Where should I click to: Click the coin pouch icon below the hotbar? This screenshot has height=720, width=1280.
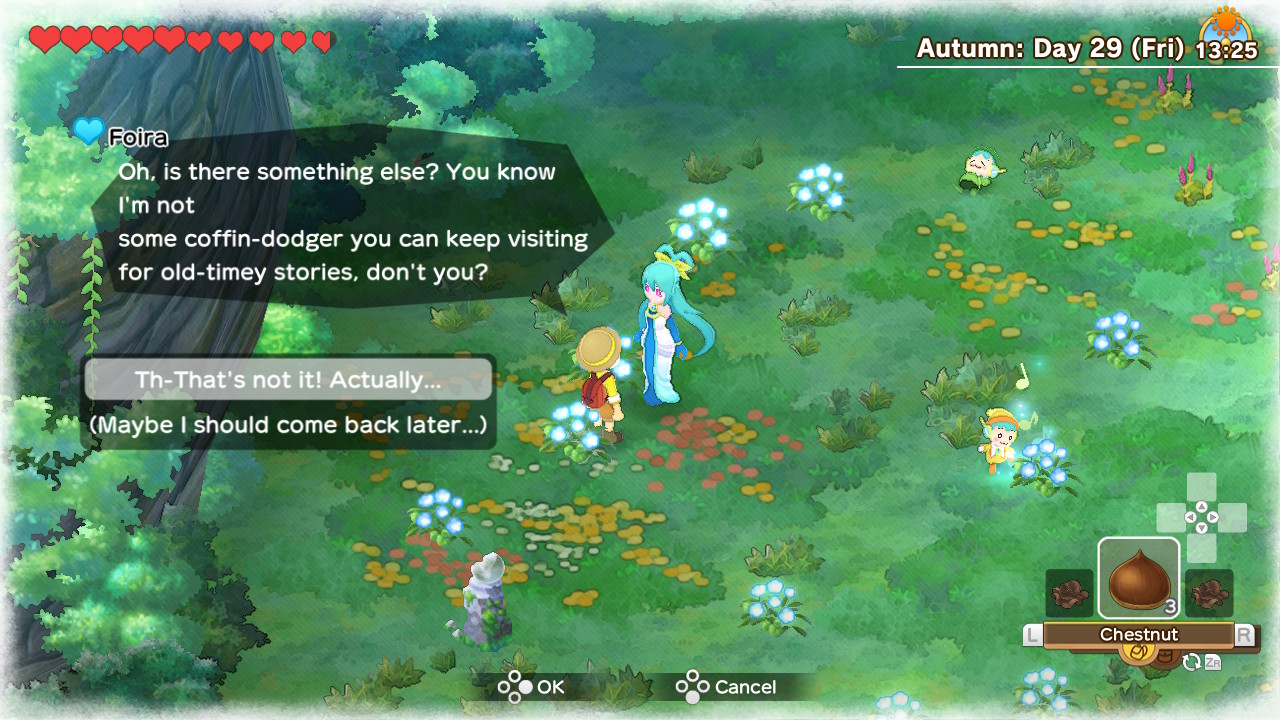(x=1138, y=653)
